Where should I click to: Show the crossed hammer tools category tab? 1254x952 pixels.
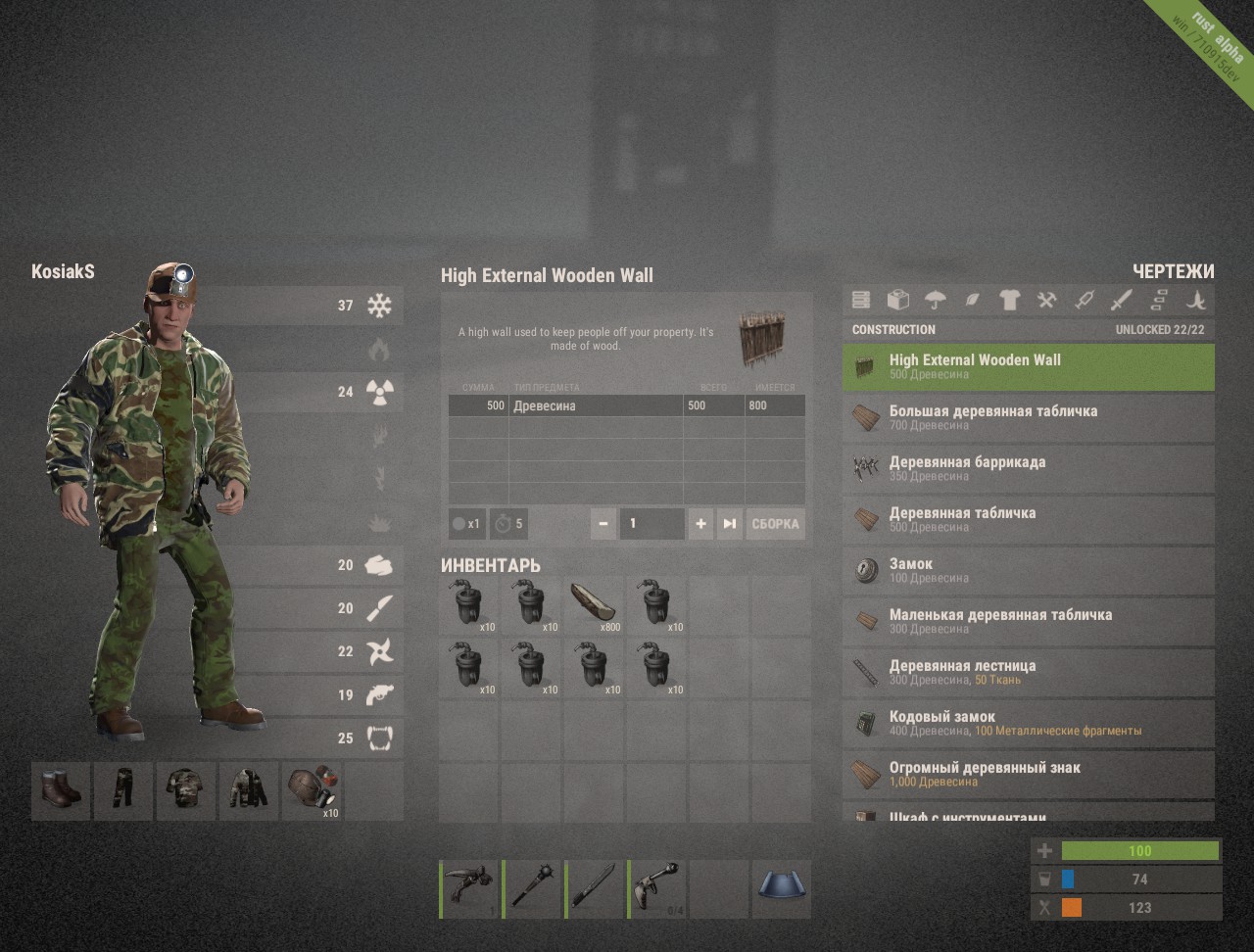[x=1046, y=300]
